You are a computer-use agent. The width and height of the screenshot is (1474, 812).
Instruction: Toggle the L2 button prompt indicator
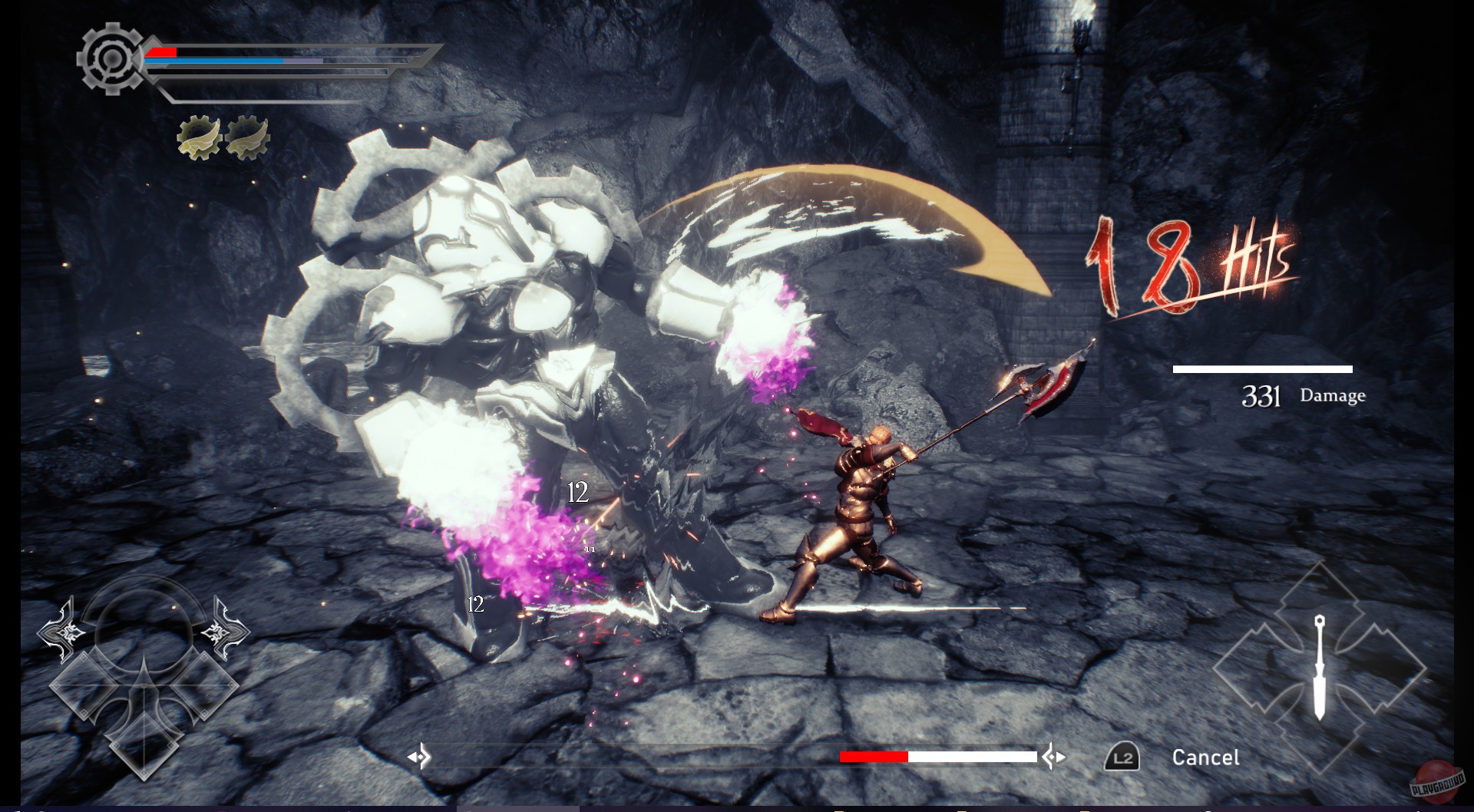1122,756
